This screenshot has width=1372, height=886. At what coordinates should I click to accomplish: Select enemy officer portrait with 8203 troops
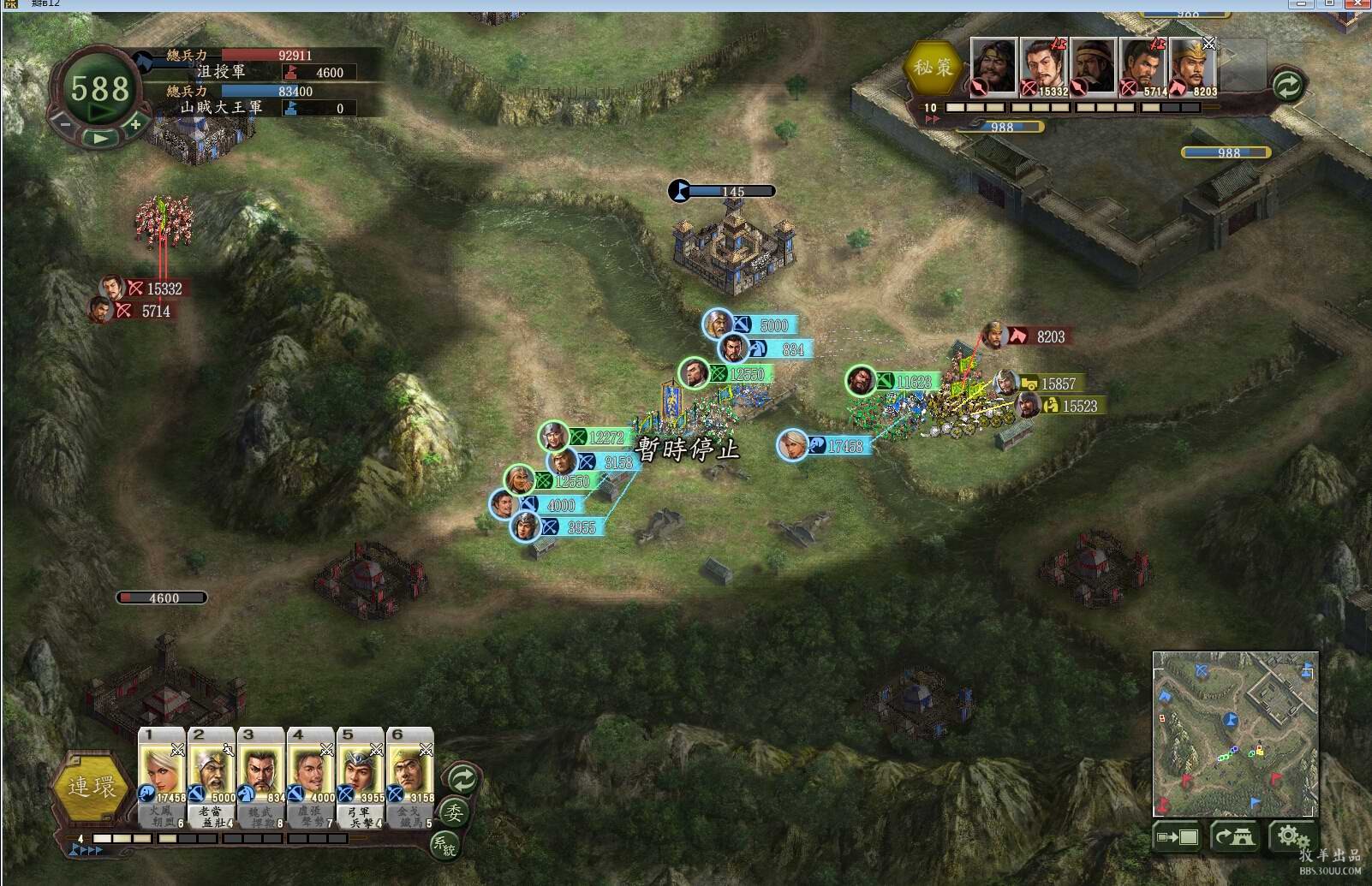click(1193, 67)
